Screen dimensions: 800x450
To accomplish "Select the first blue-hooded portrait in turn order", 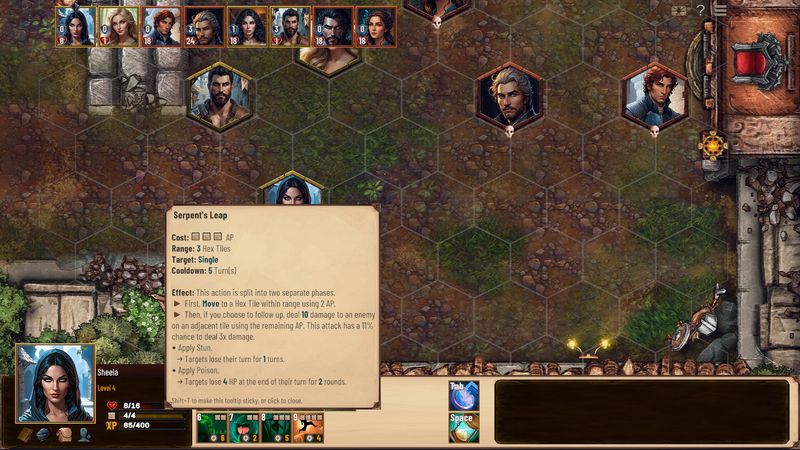I will [x=75, y=26].
